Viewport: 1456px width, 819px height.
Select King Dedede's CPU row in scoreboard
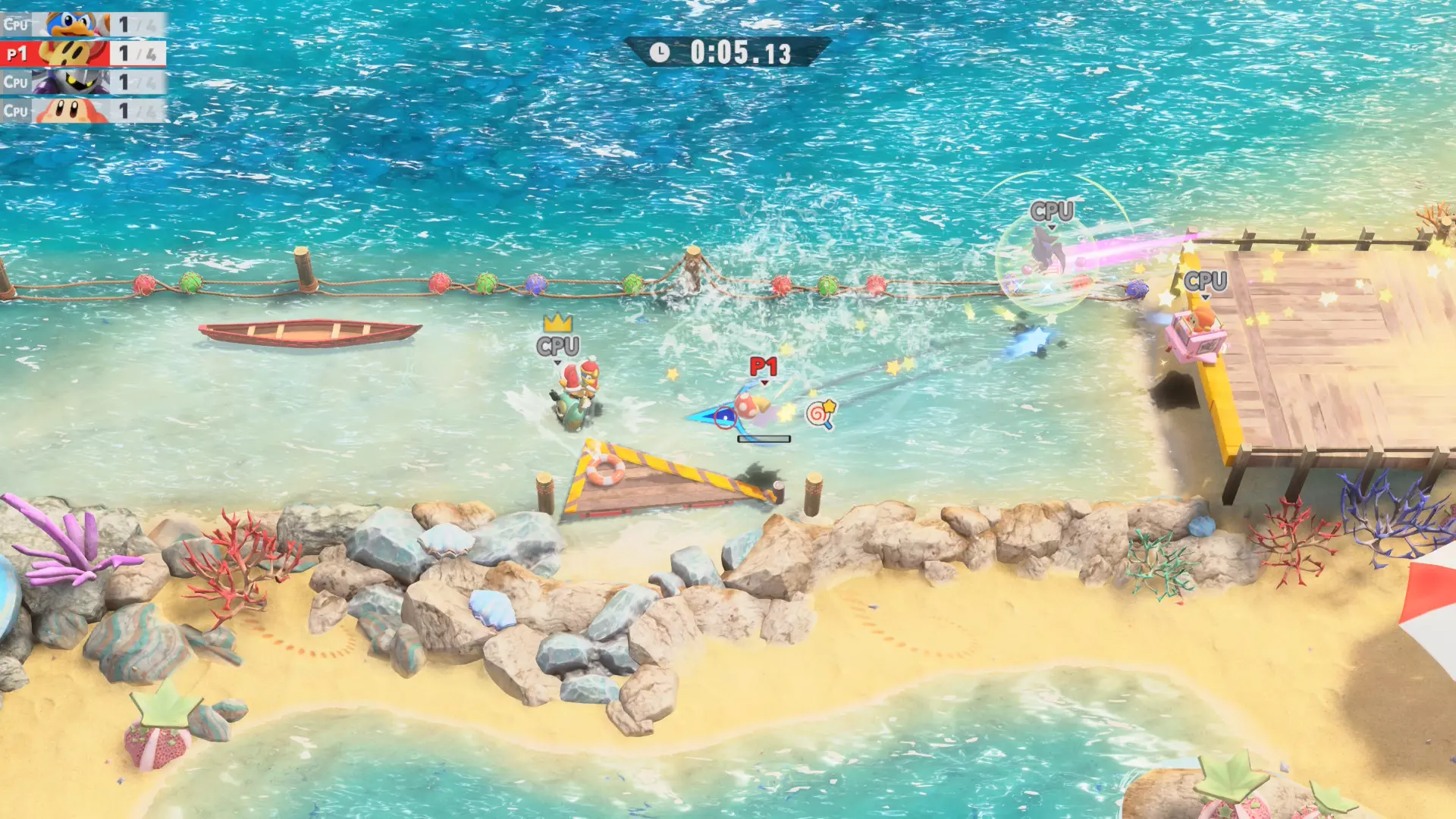click(x=82, y=24)
